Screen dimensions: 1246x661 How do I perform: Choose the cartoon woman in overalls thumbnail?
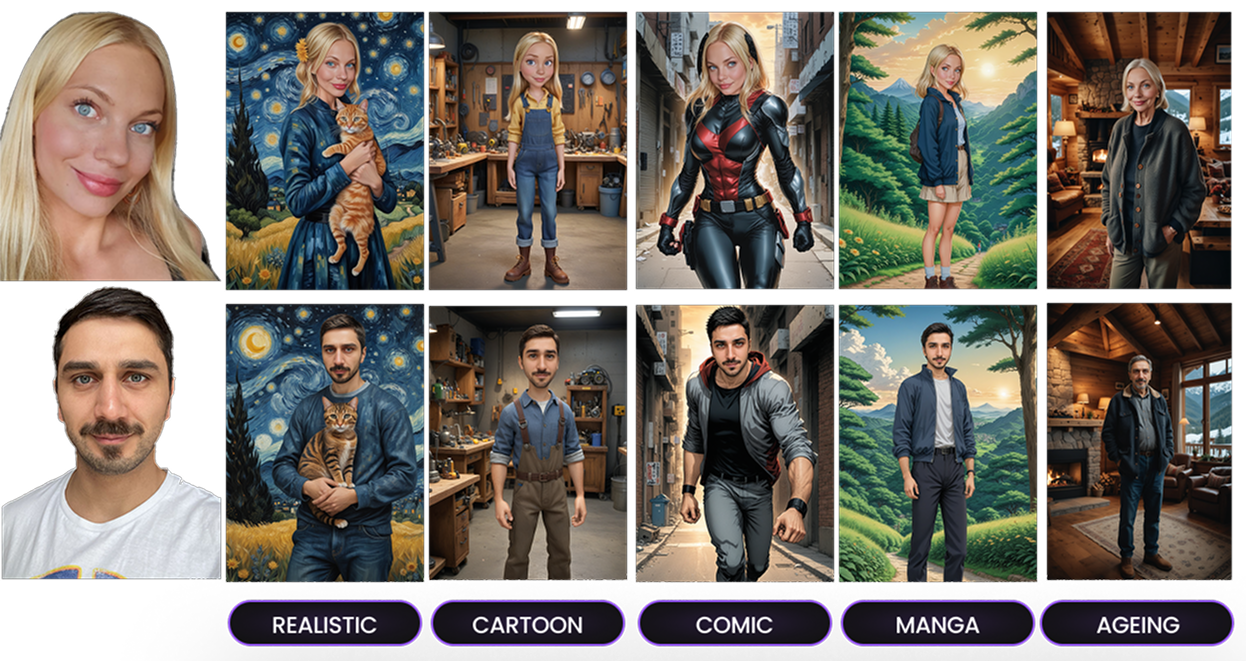tap(527, 150)
